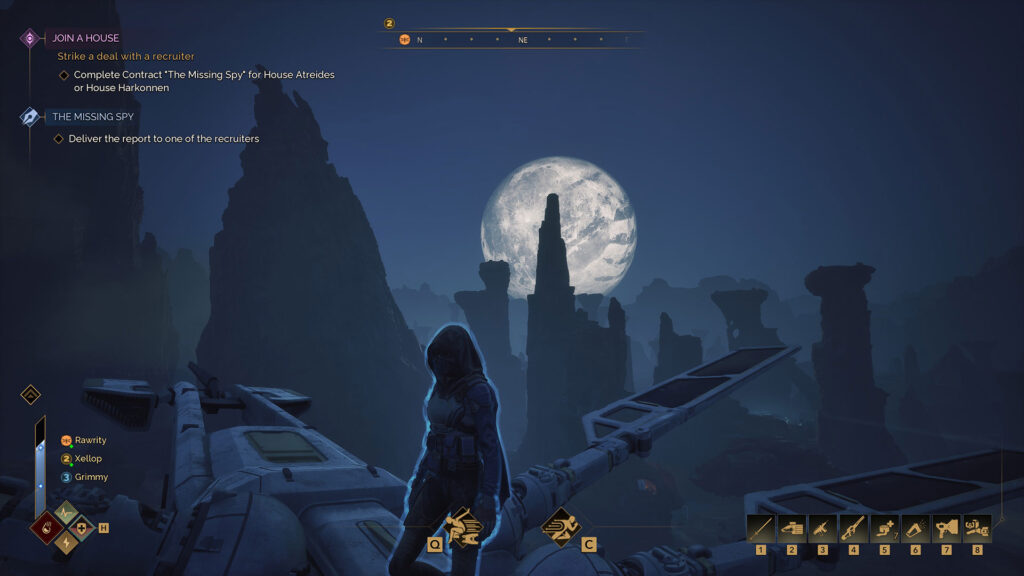Select the construction tool in hotbar slot 8

point(977,527)
